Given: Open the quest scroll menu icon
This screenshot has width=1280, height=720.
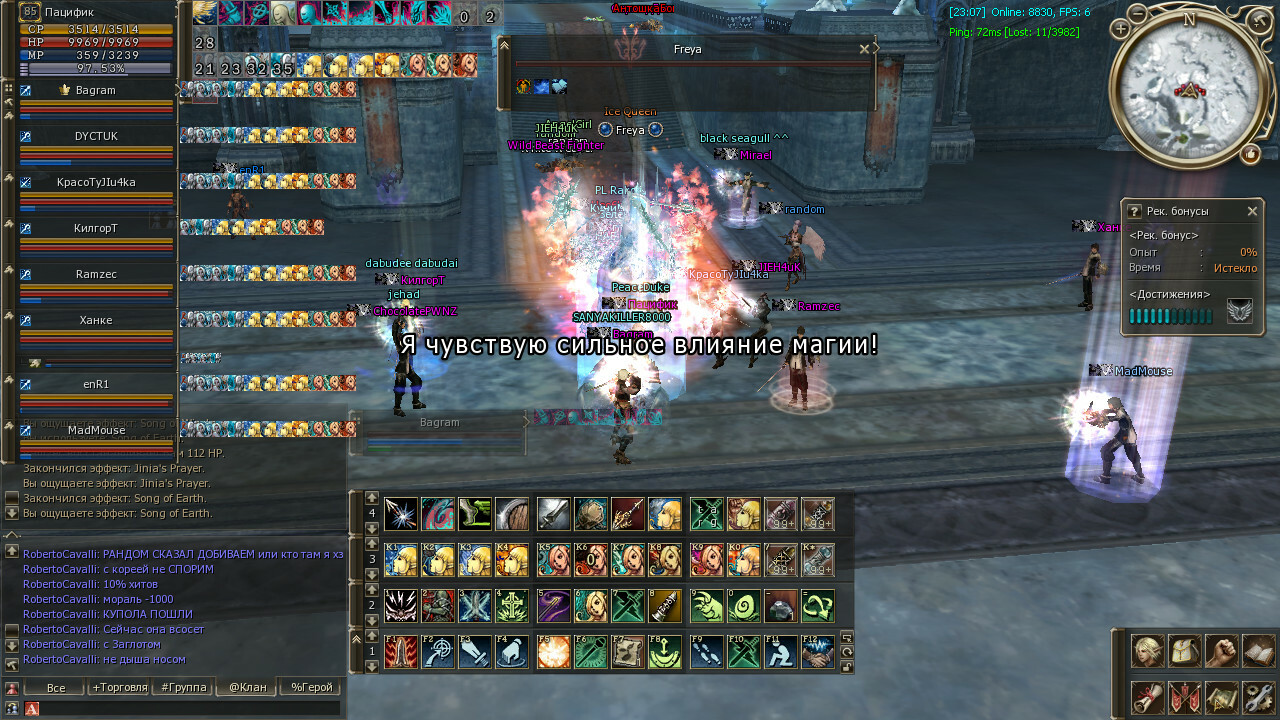Looking at the screenshot, I should pos(1147,697).
